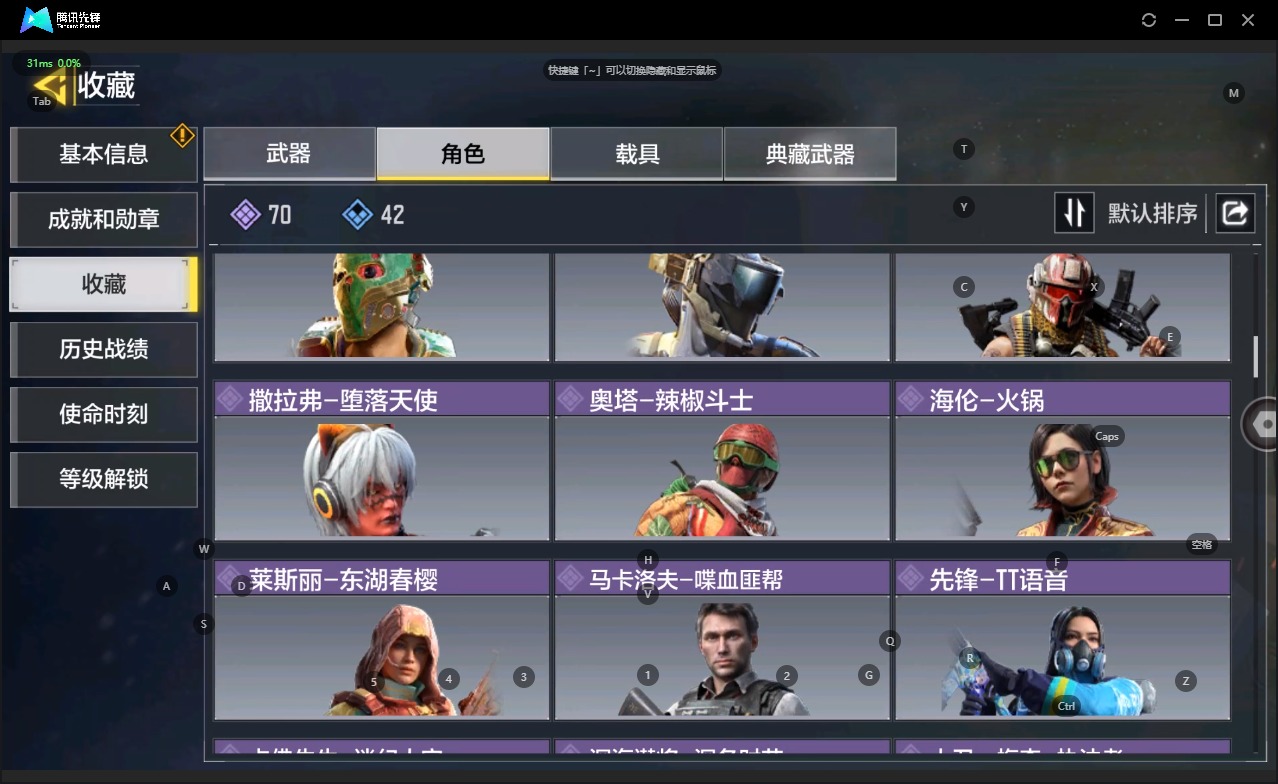Toggle the 默认排序 sort order button
Viewport: 1278px width, 784px height.
click(1074, 213)
